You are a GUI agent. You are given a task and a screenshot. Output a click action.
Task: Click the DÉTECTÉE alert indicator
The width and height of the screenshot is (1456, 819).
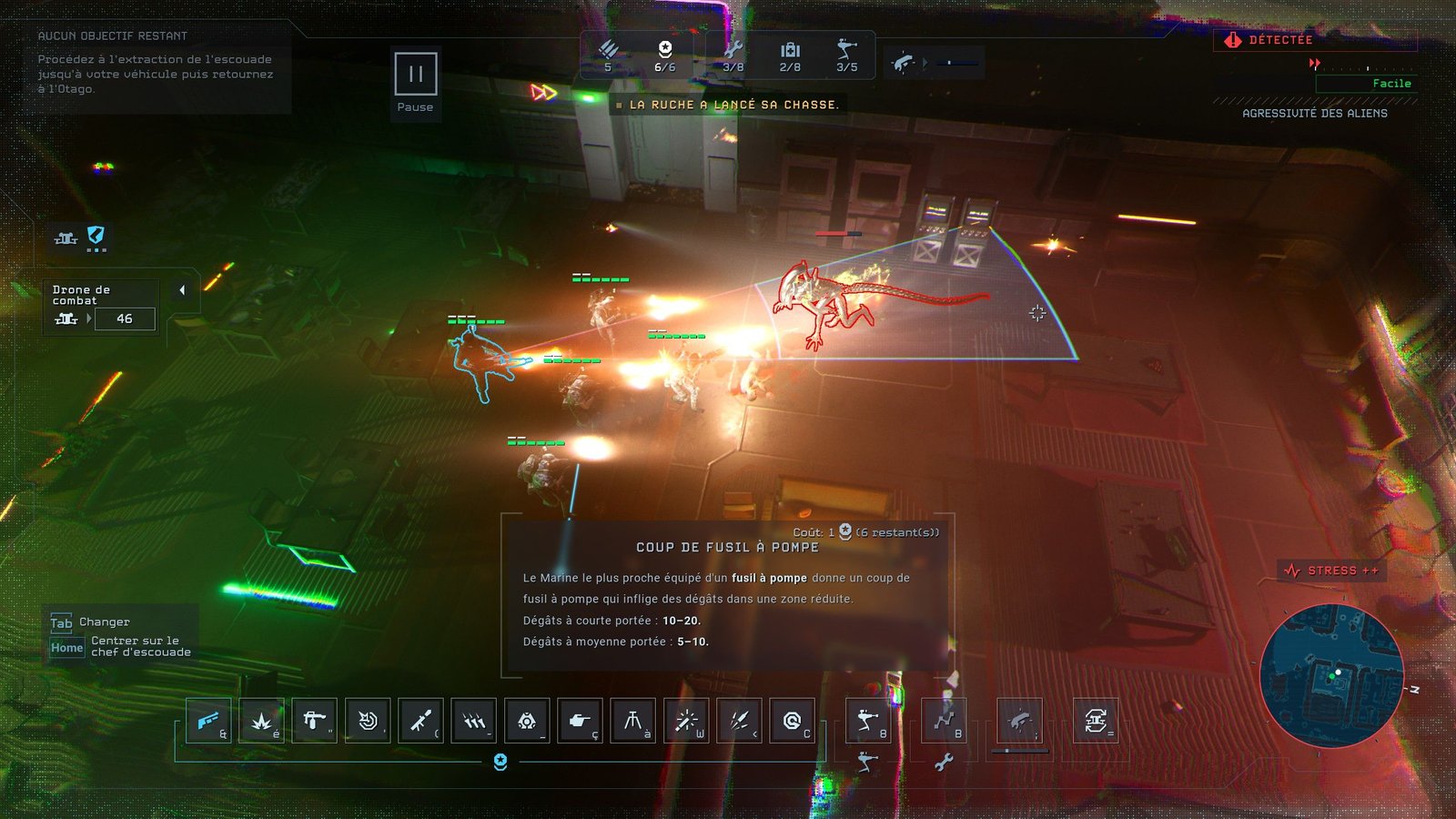pos(1269,40)
